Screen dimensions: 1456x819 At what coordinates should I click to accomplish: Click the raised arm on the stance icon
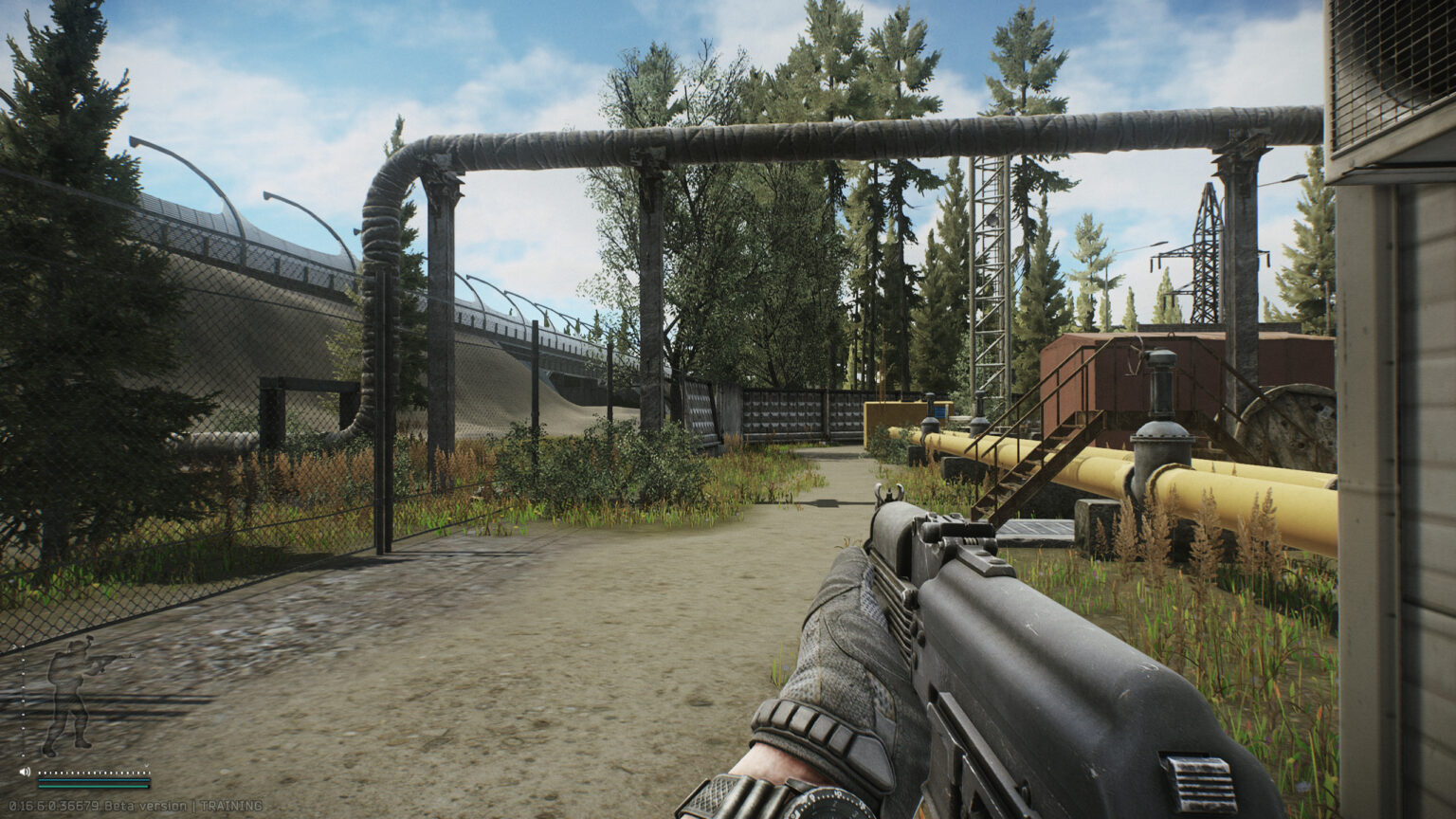(x=90, y=664)
